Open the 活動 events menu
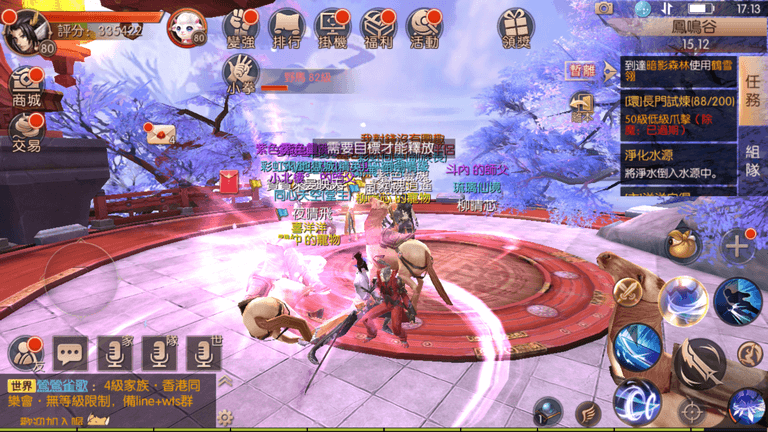This screenshot has height=432, width=768. tap(423, 29)
